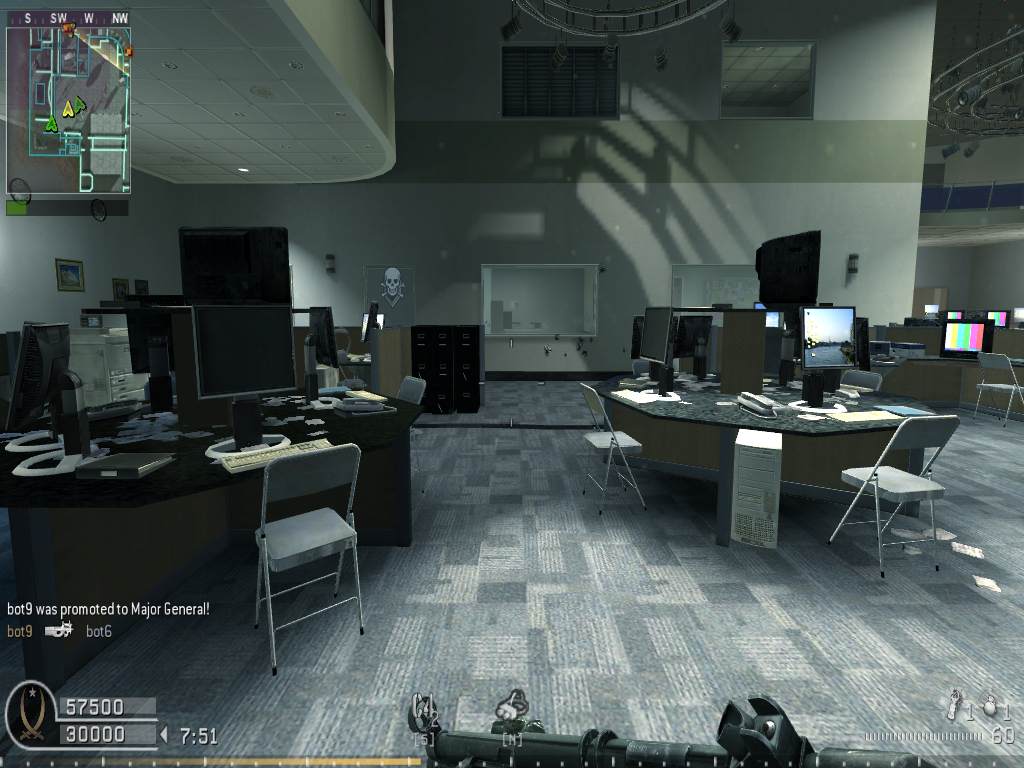Click the weapon icon between bot9 and bot6
The height and width of the screenshot is (768, 1024).
click(59, 631)
